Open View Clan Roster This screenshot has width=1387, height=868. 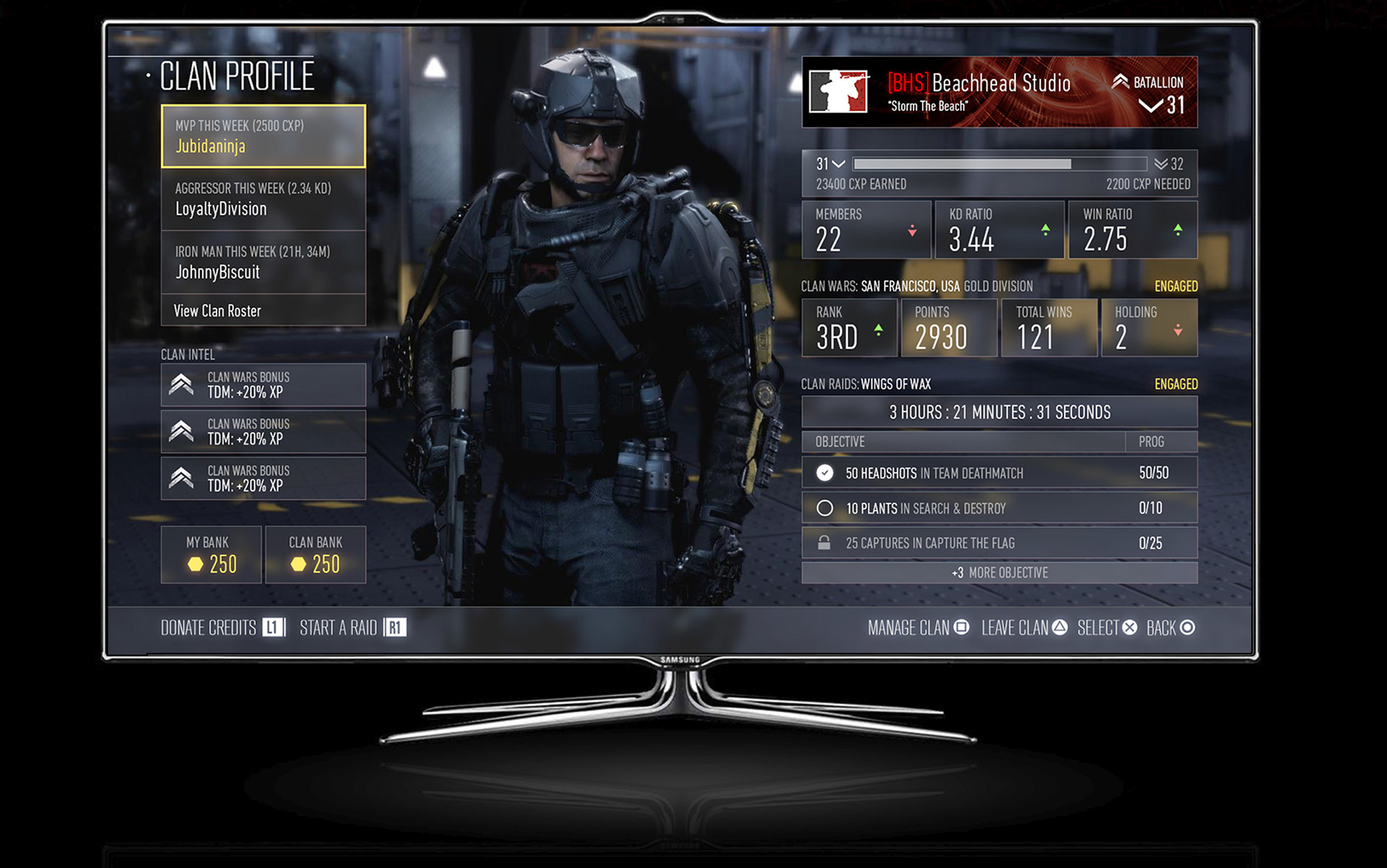[263, 311]
